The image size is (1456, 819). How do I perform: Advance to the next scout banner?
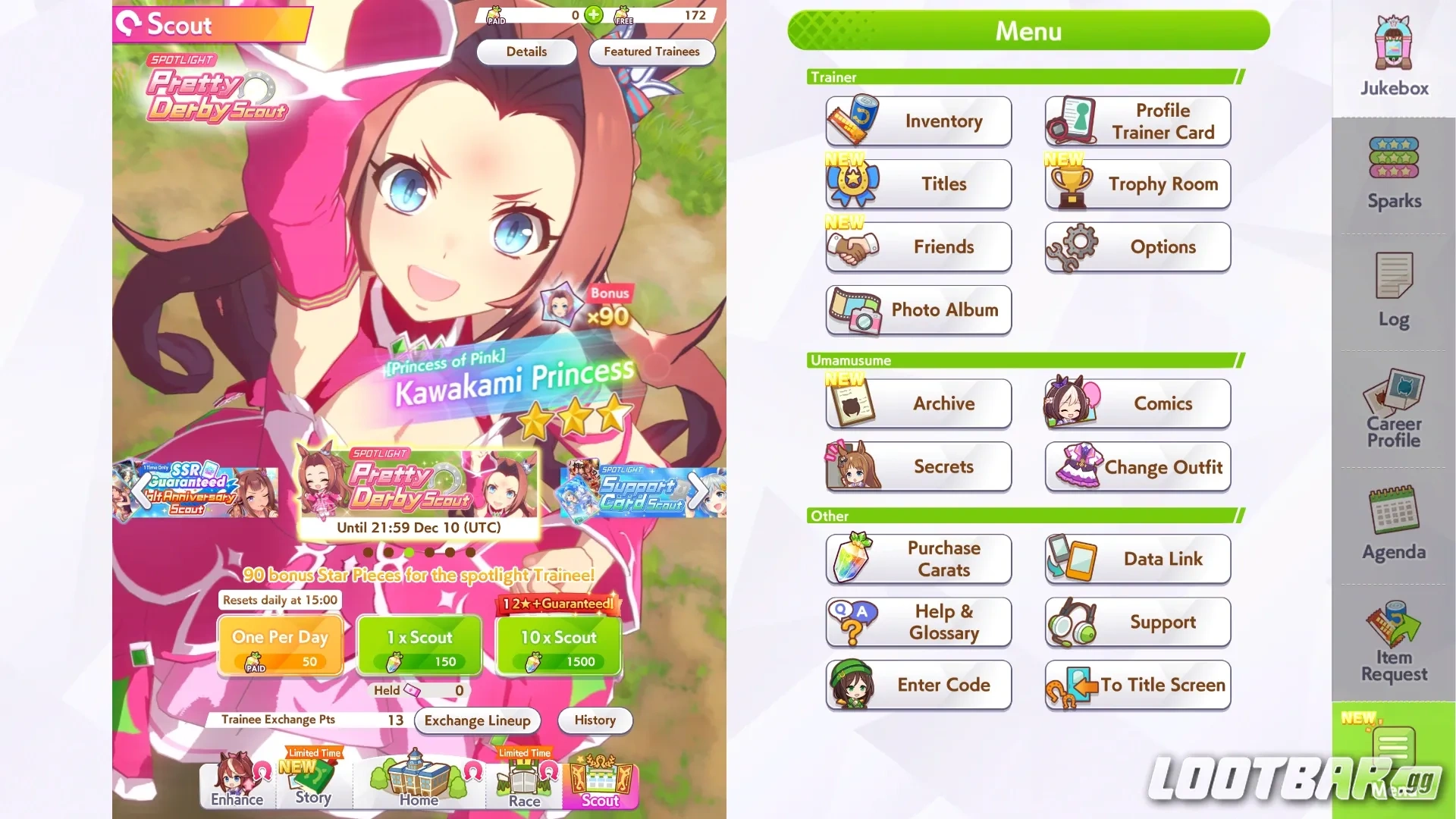pyautogui.click(x=699, y=491)
